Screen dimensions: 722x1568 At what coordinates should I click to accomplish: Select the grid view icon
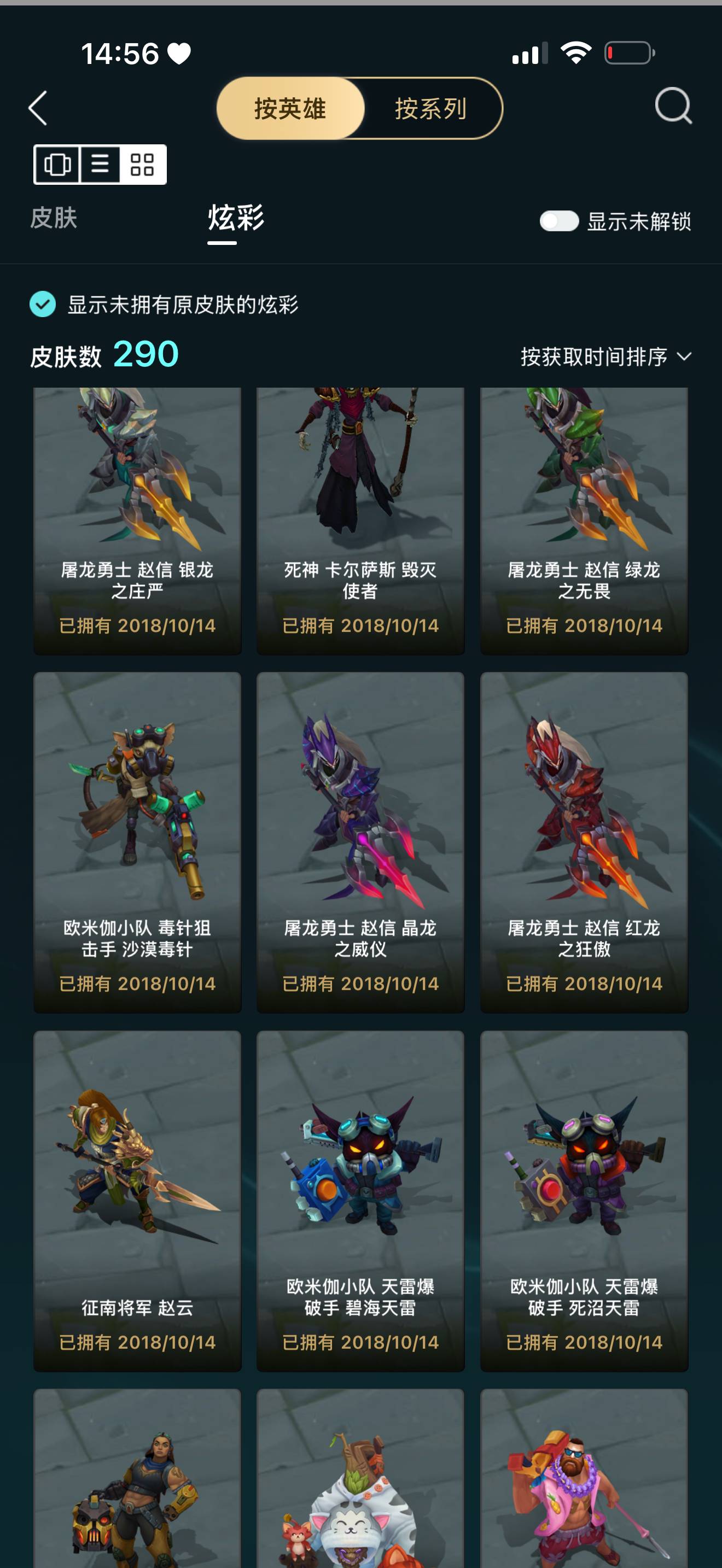[x=141, y=165]
